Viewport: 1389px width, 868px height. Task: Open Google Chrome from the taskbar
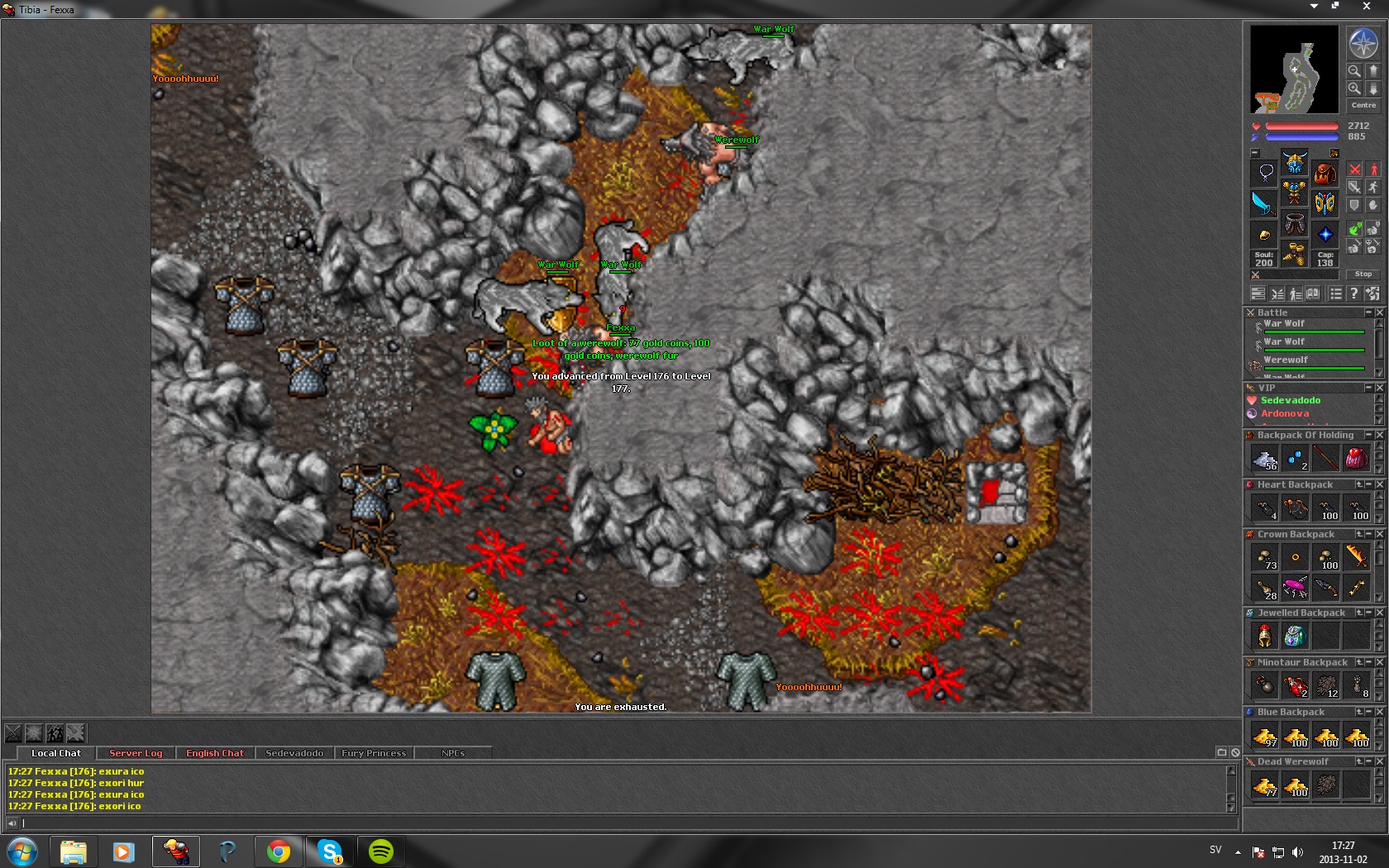tap(279, 851)
